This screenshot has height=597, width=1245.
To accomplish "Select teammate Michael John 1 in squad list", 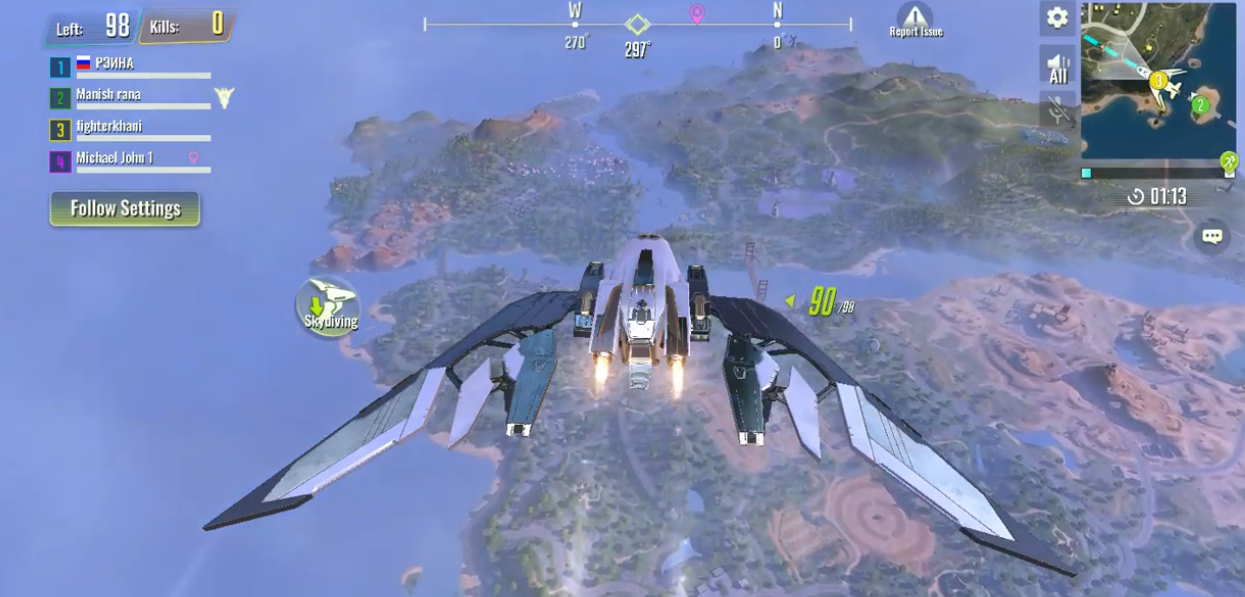I will click(130, 161).
